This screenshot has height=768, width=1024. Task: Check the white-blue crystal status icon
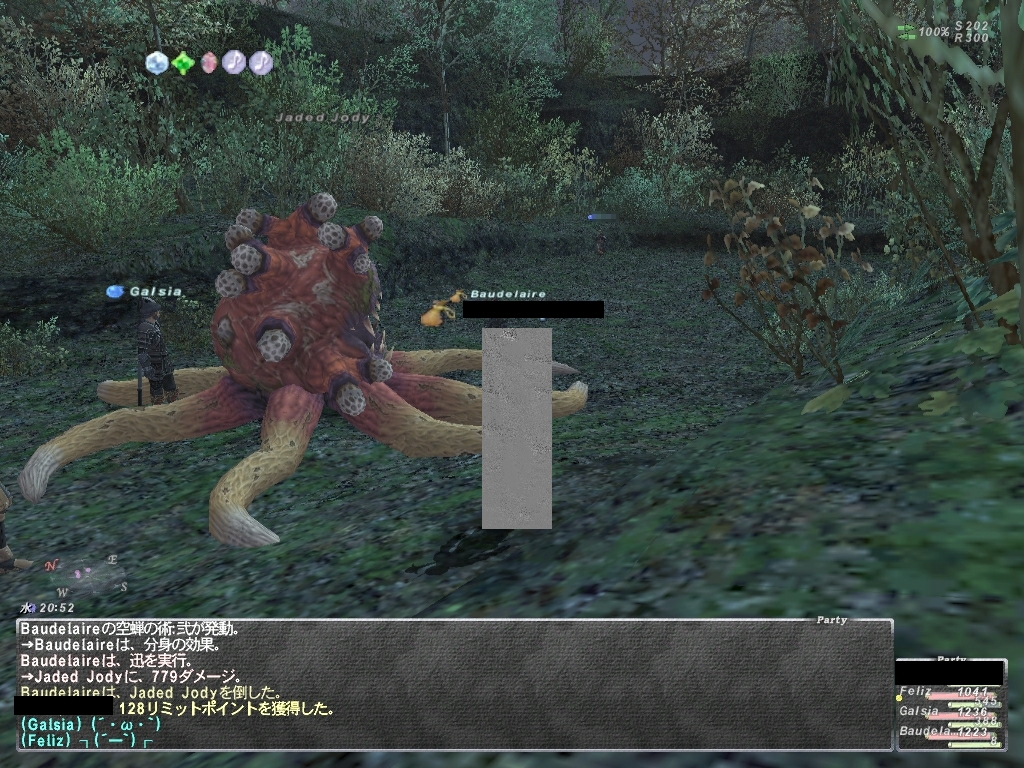[156, 63]
